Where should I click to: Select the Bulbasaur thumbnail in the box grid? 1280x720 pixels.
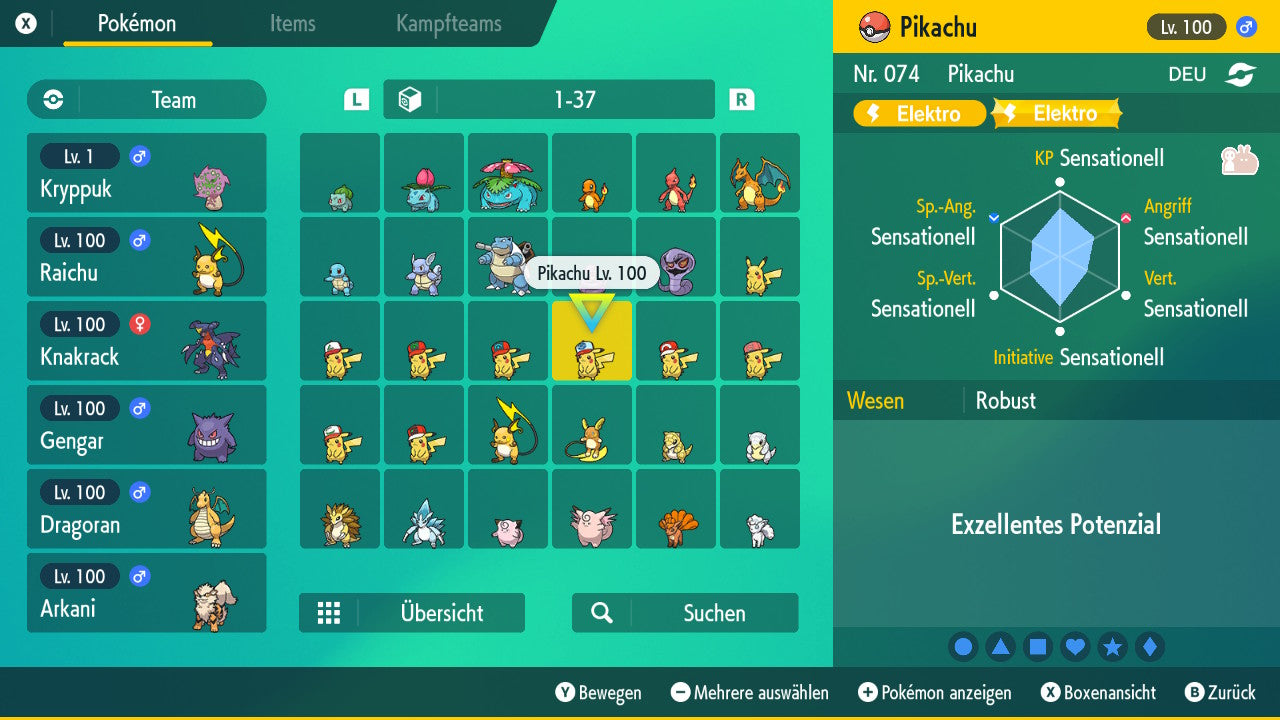[x=339, y=173]
